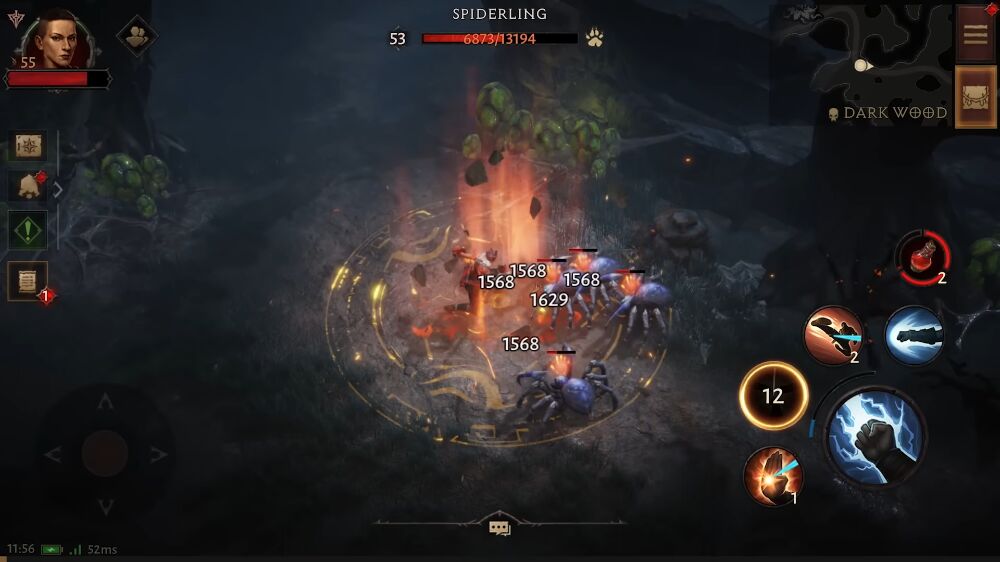Click the winged emblem in the corner
This screenshot has height=562, width=1000.
point(15,17)
